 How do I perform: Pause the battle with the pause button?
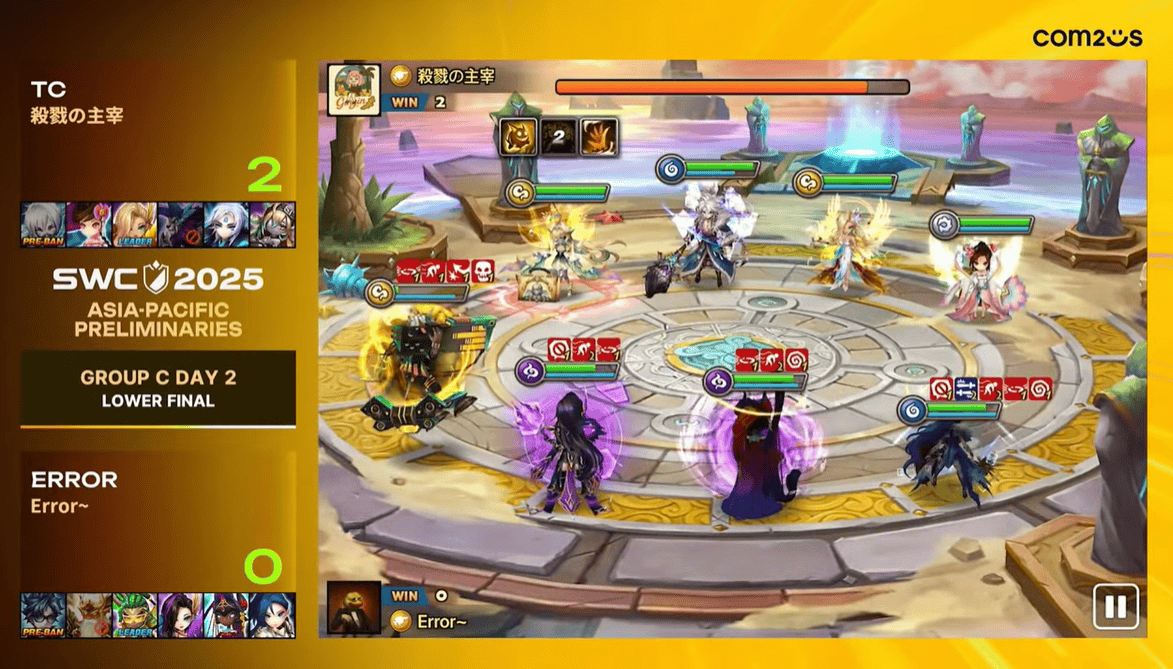pos(1115,606)
